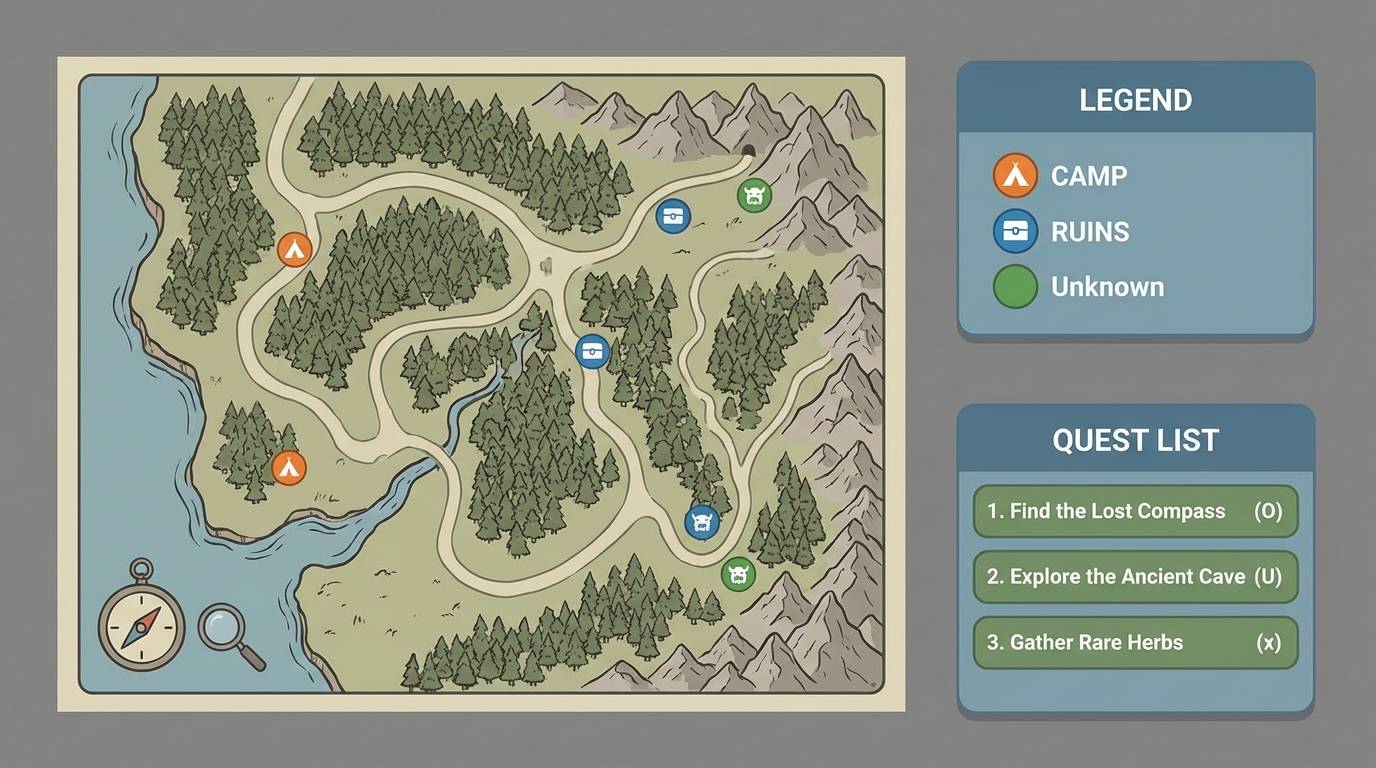Viewport: 1376px width, 768px height.
Task: Open the ruins chest marker in the mountains
Action: click(673, 214)
